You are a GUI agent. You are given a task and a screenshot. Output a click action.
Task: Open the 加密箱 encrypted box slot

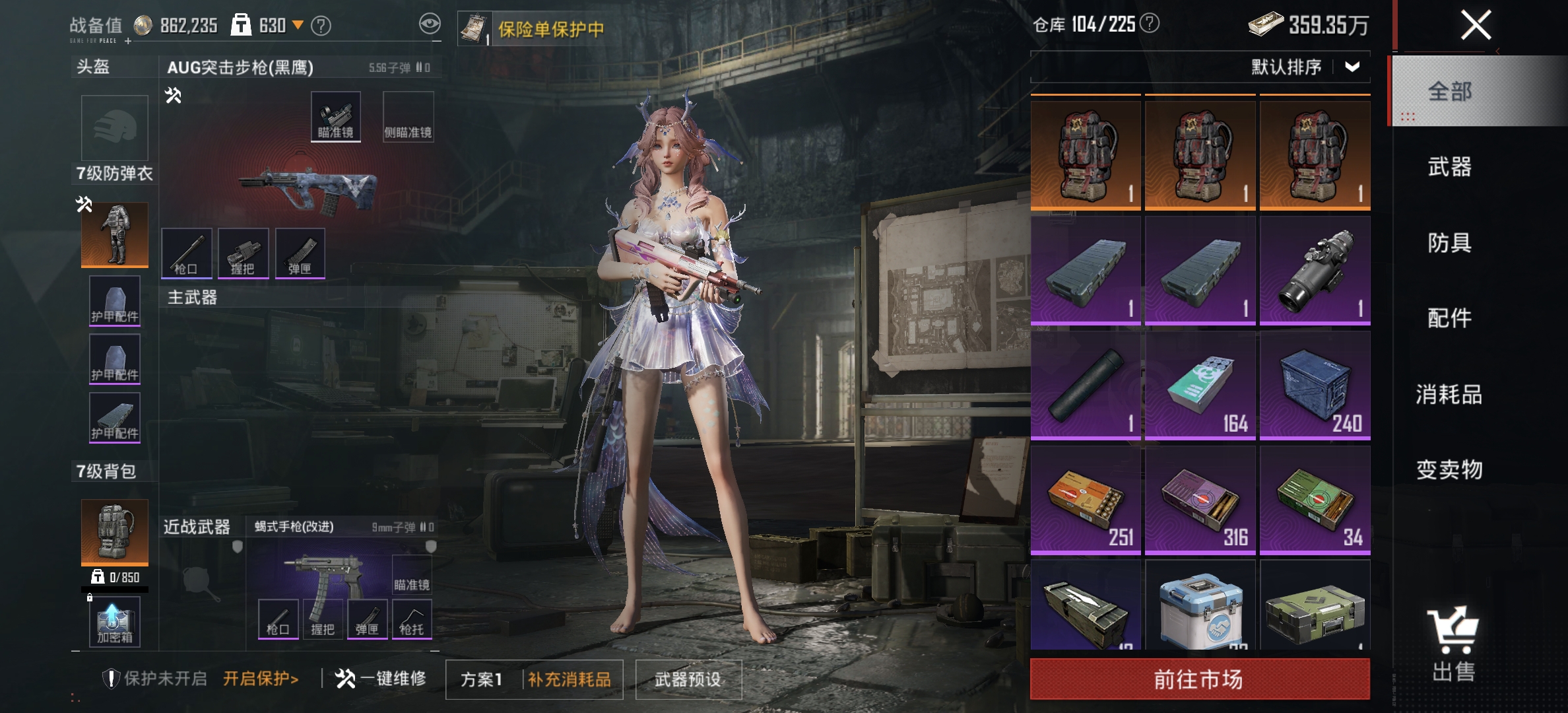114,621
